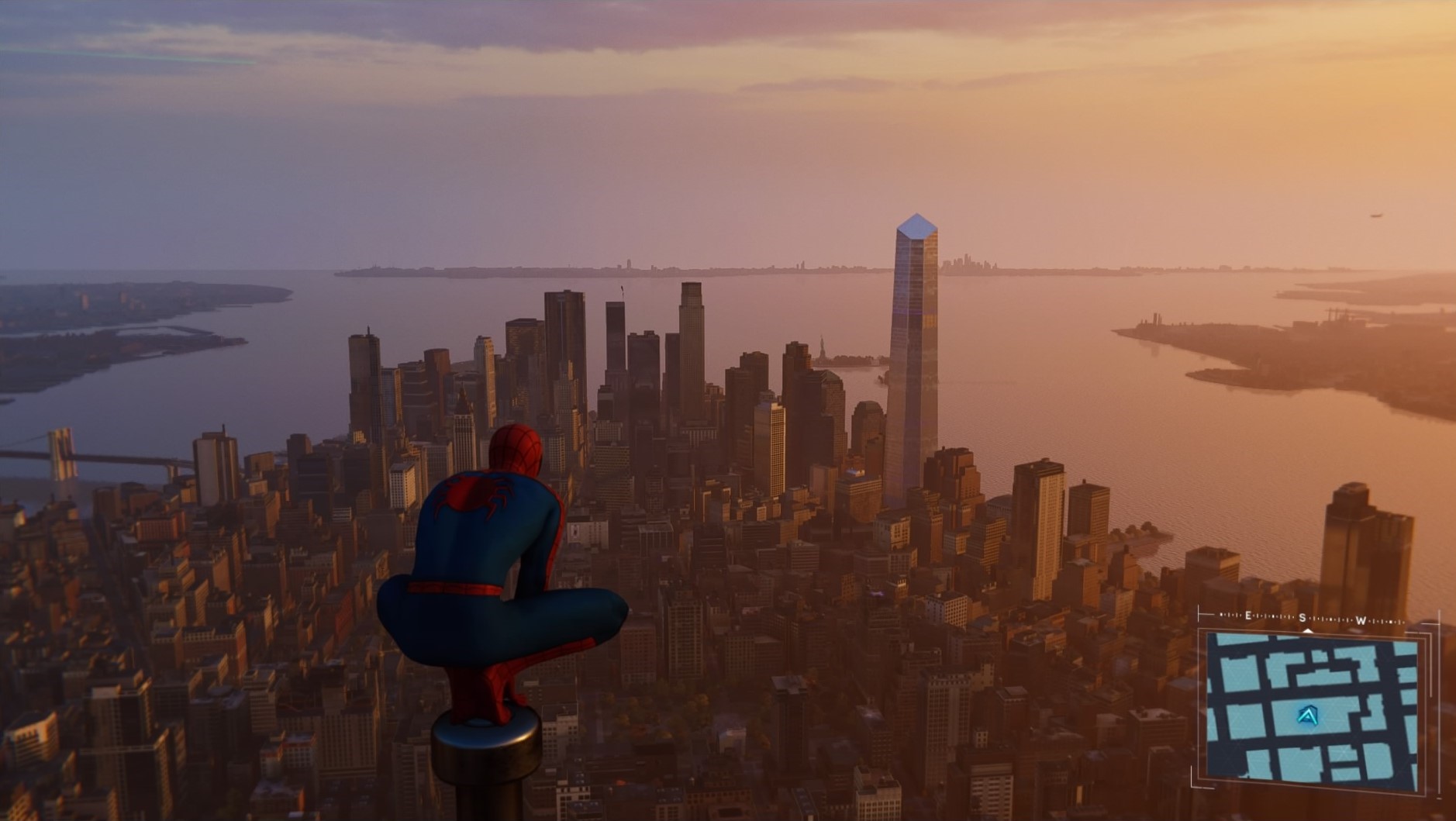Viewport: 1456px width, 821px height.
Task: Open the city minimap
Action: coord(1312,706)
